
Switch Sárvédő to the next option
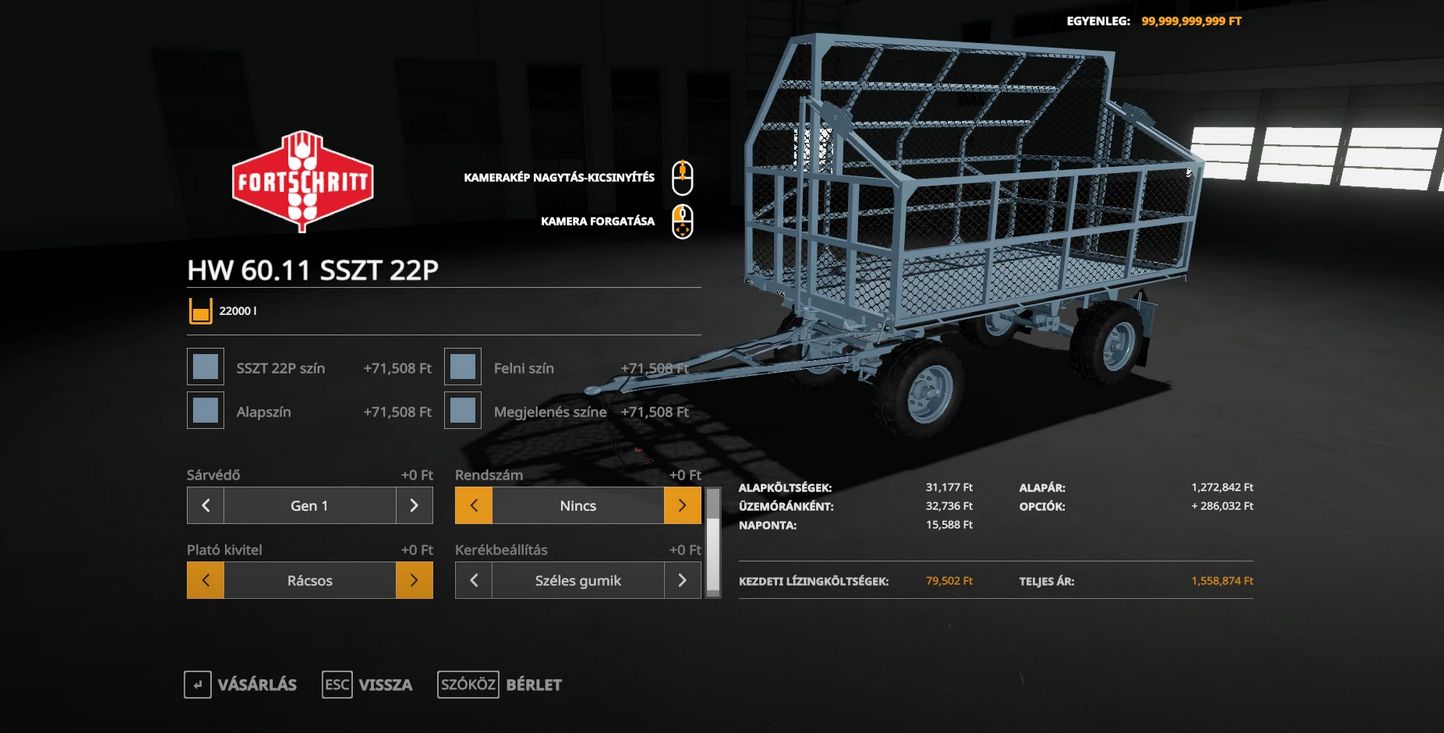tap(414, 506)
